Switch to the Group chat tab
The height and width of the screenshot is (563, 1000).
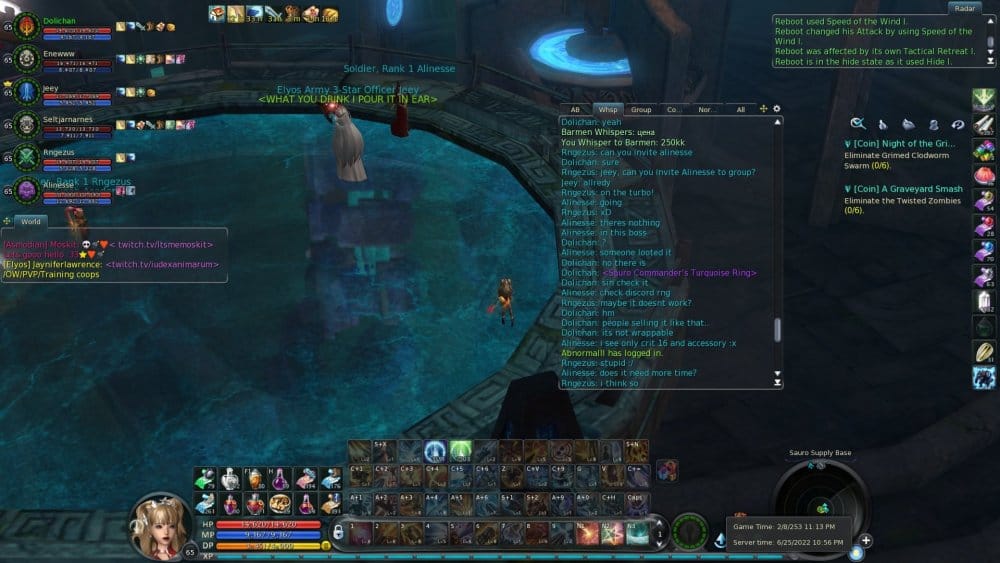tap(641, 109)
